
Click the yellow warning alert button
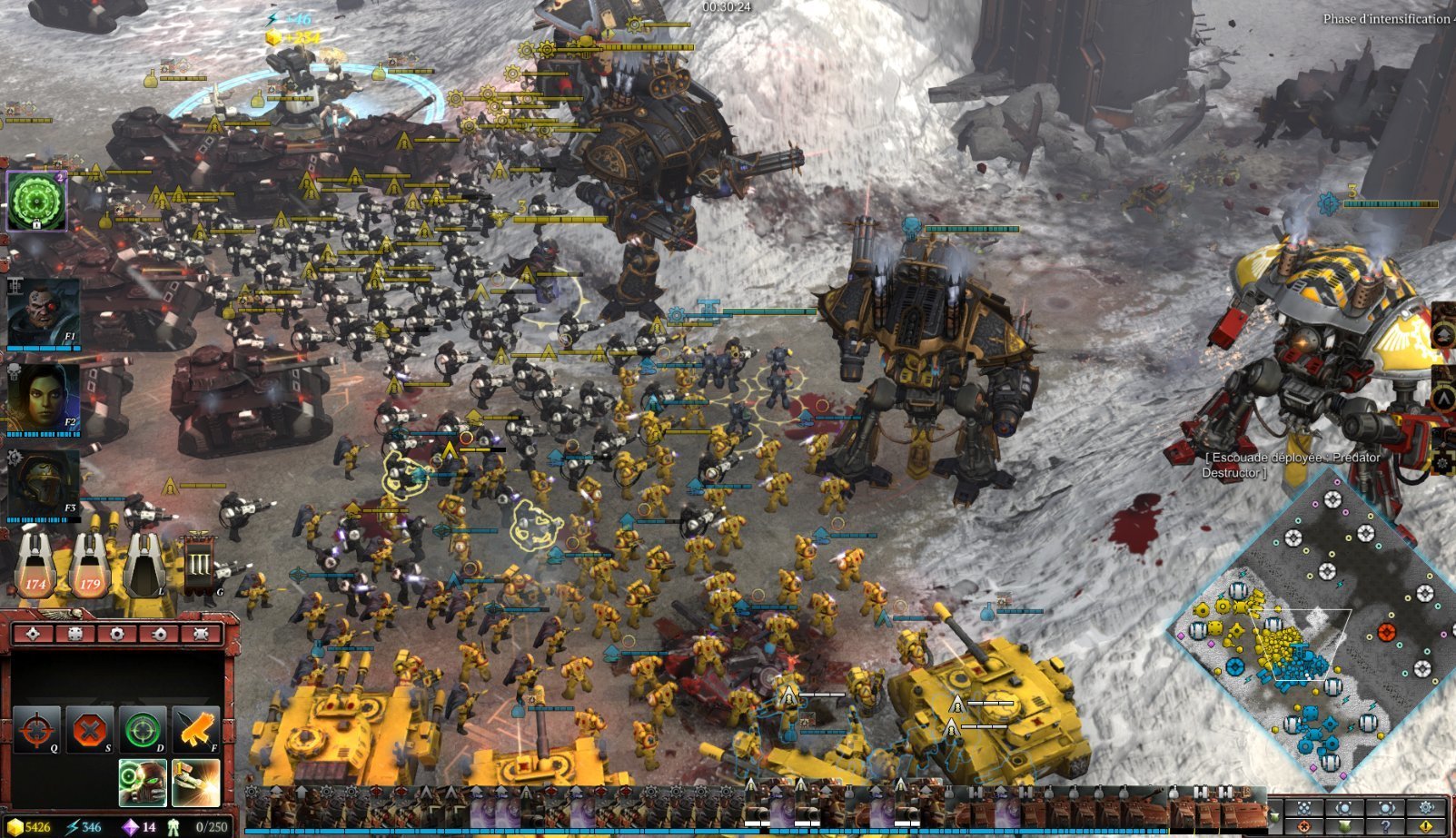(x=1426, y=826)
